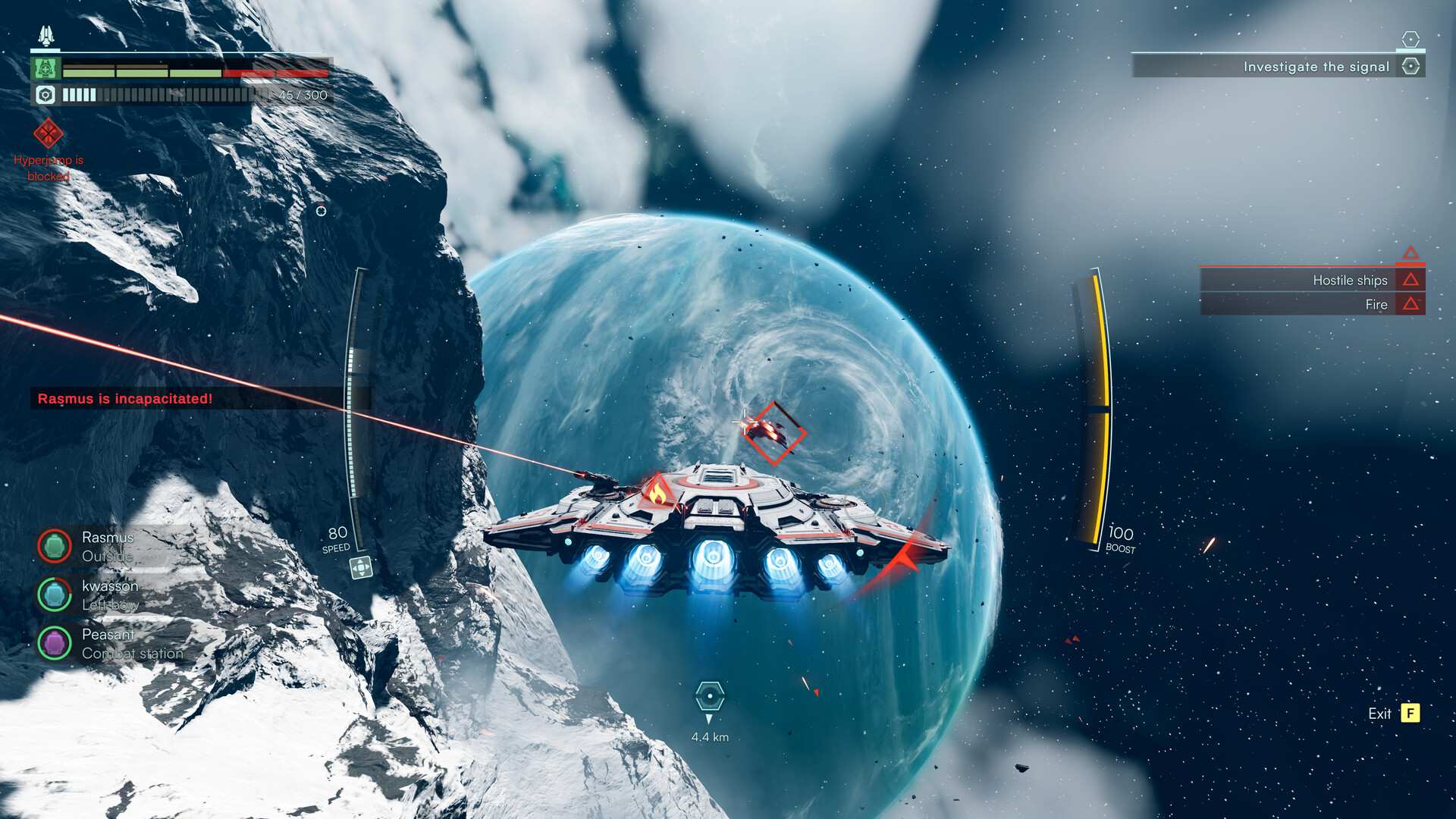Click the Rasmus is incapacitated banner
This screenshot has height=819, width=1456.
tap(125, 398)
